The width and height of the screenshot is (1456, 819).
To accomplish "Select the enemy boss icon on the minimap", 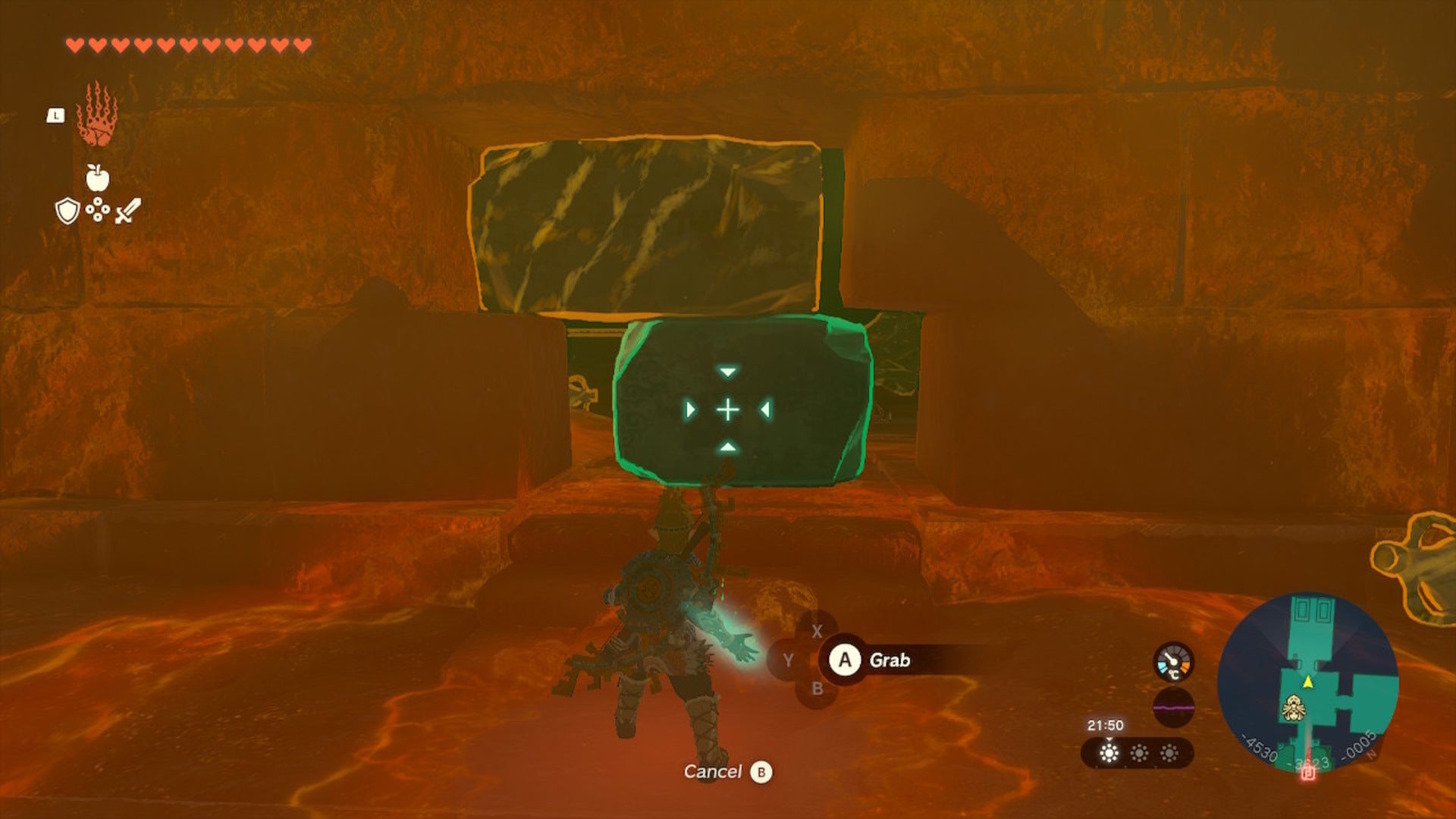I will pyautogui.click(x=1294, y=707).
